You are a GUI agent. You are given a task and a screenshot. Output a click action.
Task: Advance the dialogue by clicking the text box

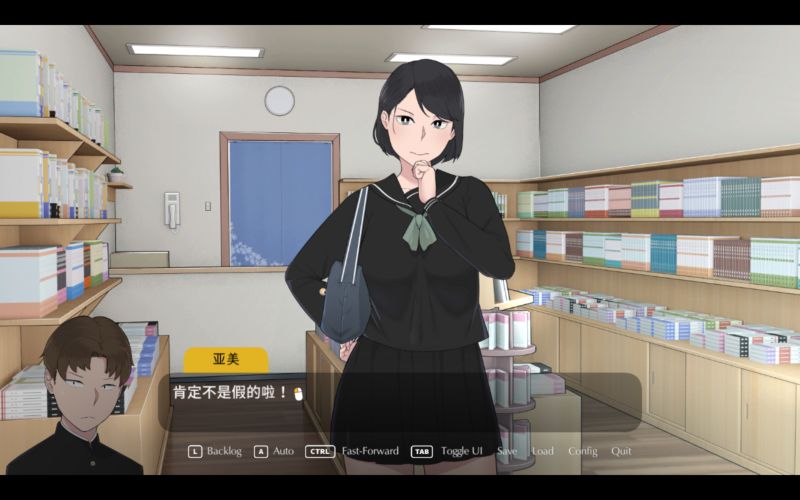click(400, 402)
